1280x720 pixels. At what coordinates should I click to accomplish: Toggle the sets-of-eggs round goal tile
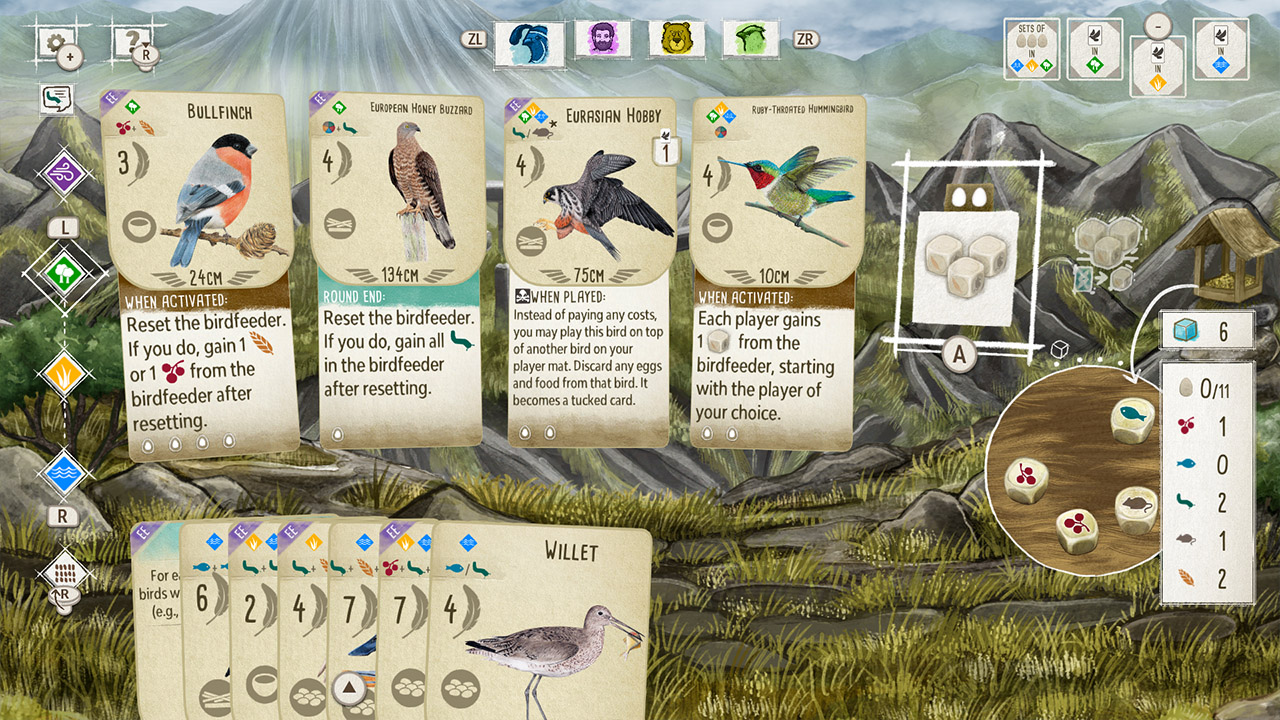(1030, 48)
